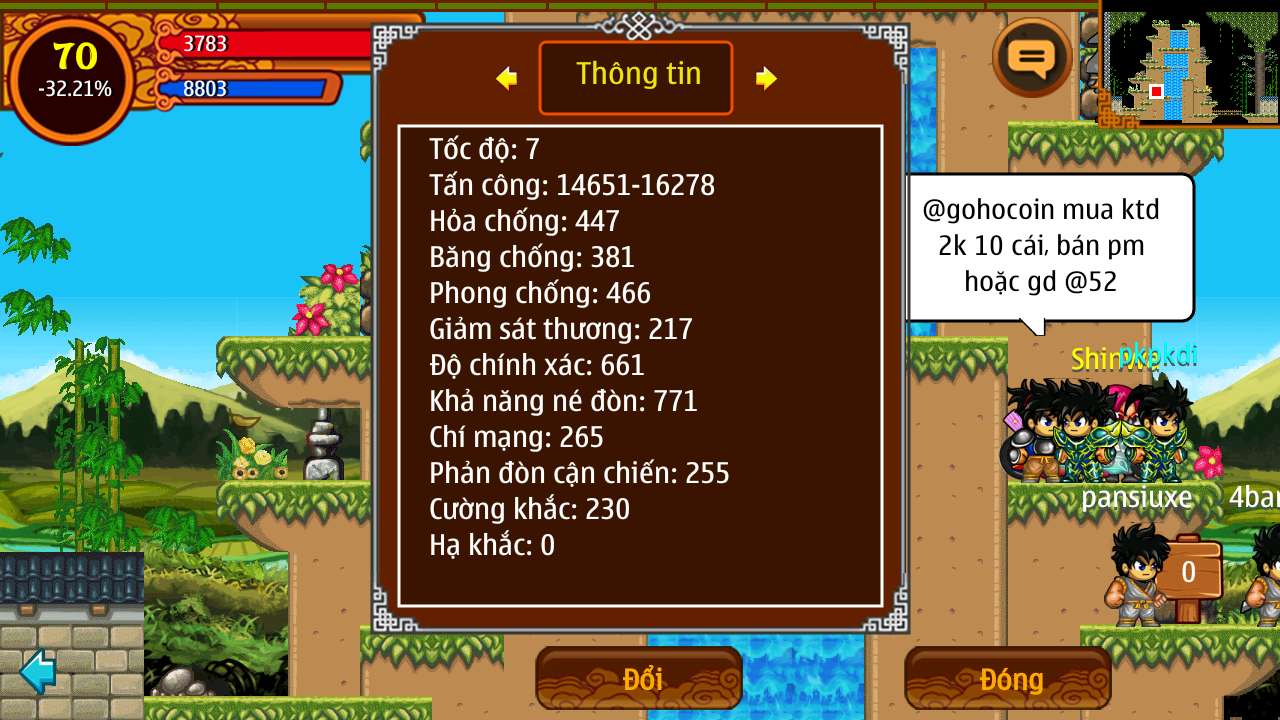Select the Thông tin tab header
The image size is (1280, 720).
[x=636, y=77]
